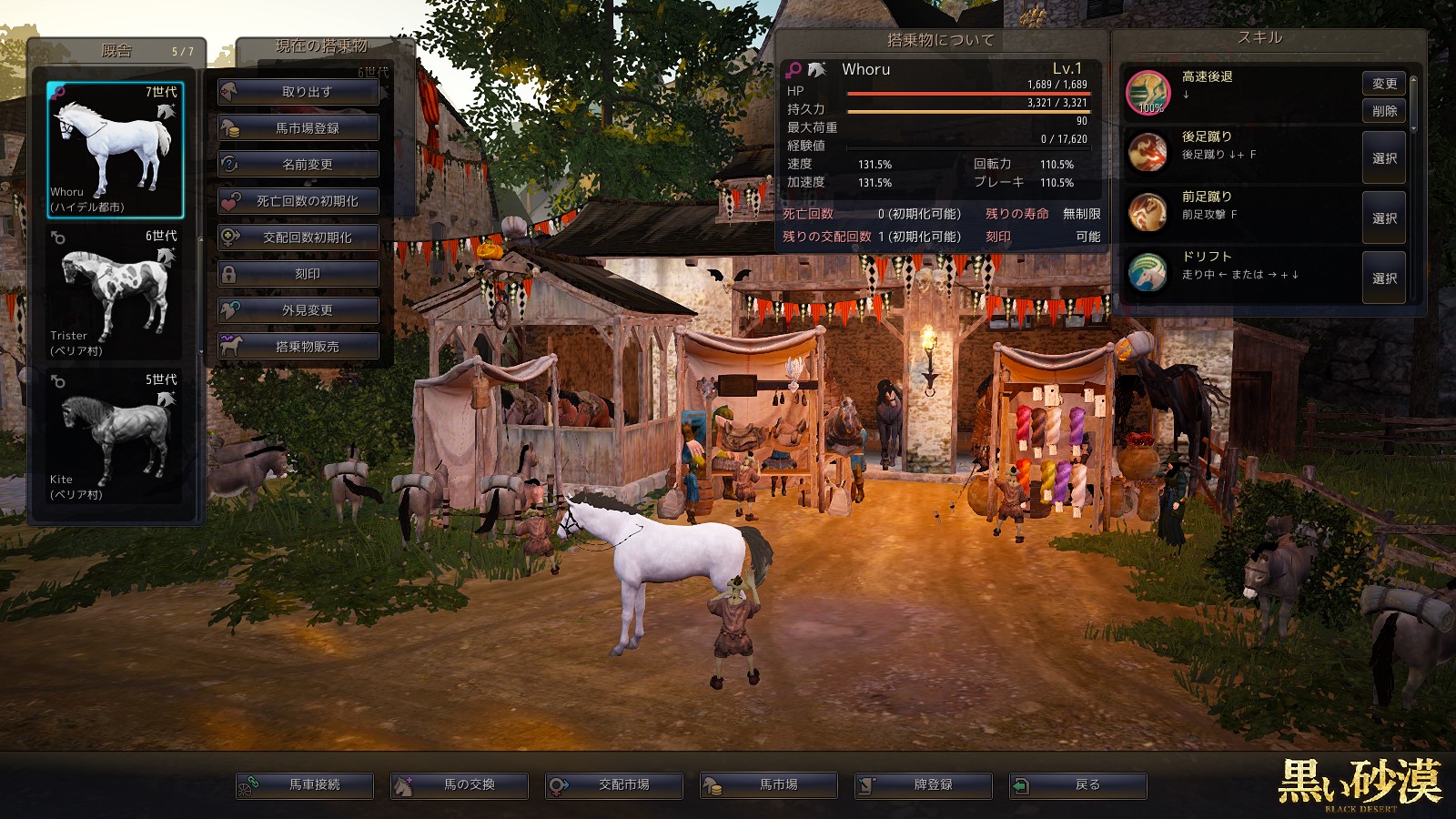Screen dimensions: 1456x819
Task: Click the 取り出す take-out button
Action: point(298,92)
